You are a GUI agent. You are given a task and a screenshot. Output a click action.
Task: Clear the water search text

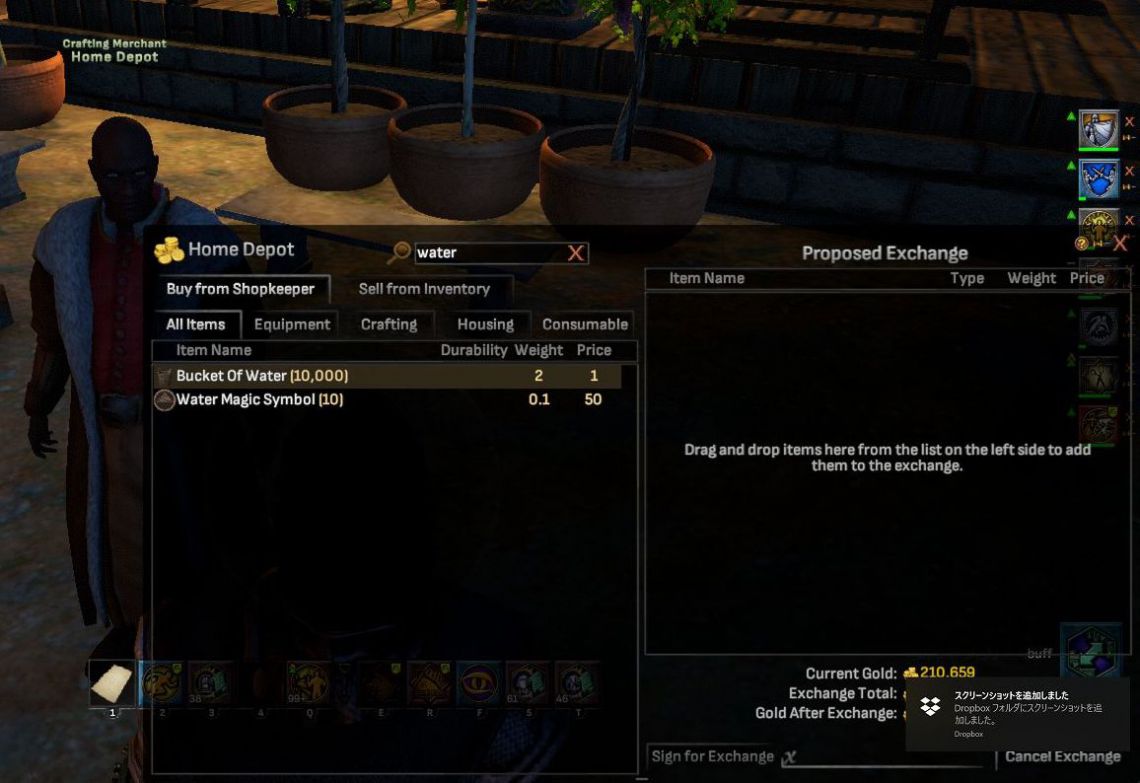(x=576, y=253)
